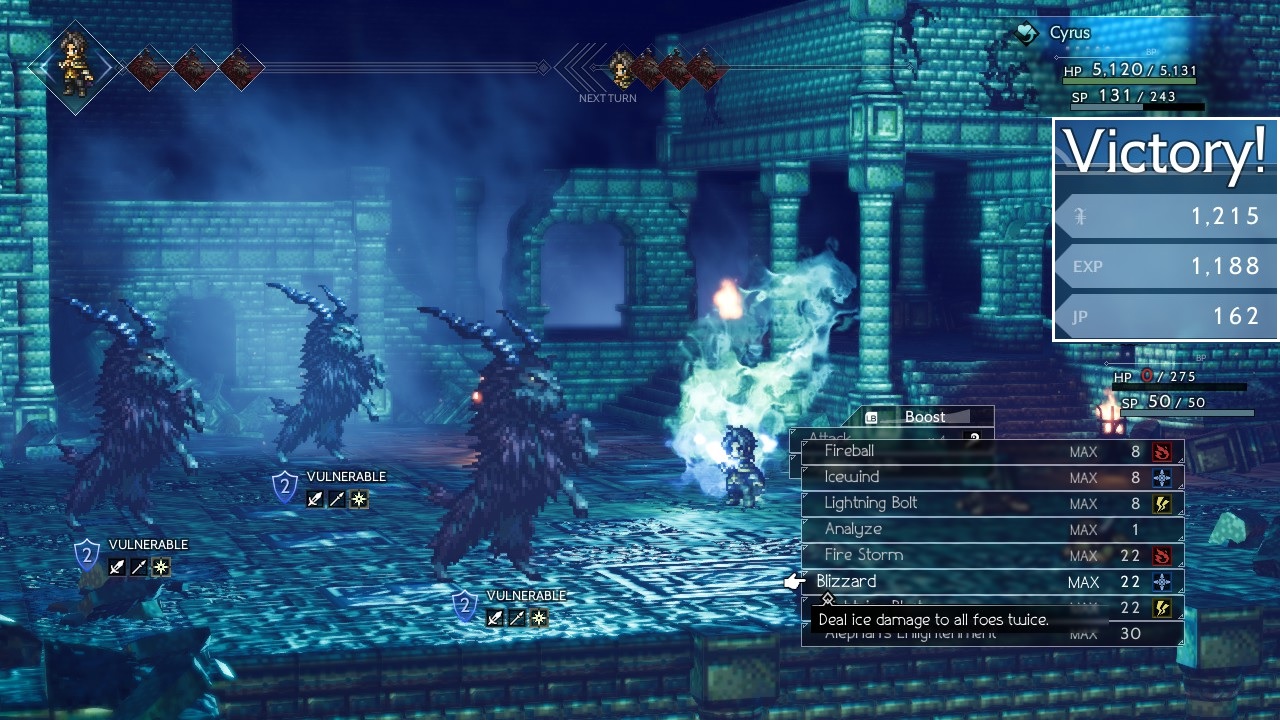This screenshot has width=1280, height=720.
Task: Select the Fireball skill
Action: point(849,451)
